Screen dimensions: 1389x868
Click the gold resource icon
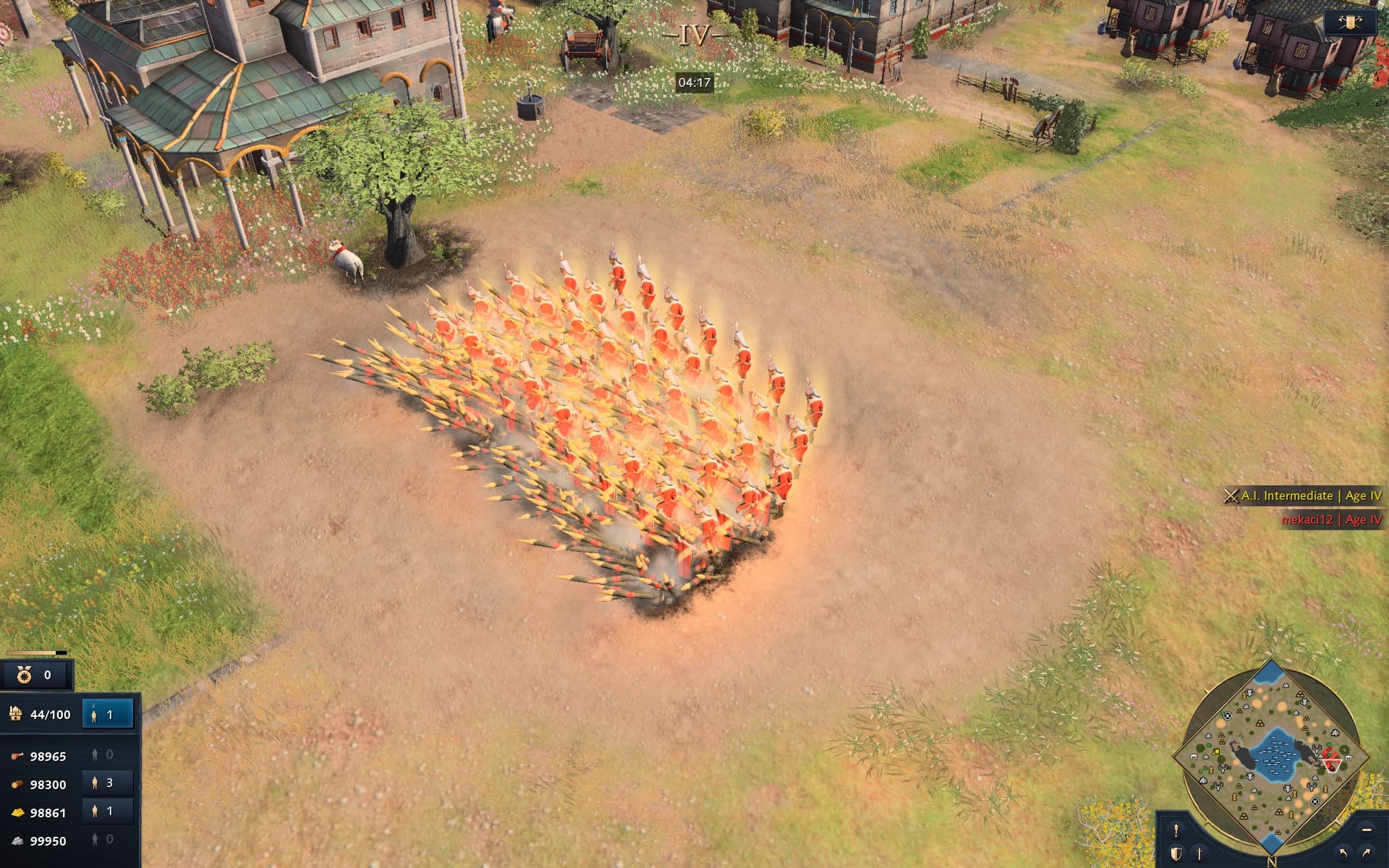click(18, 811)
